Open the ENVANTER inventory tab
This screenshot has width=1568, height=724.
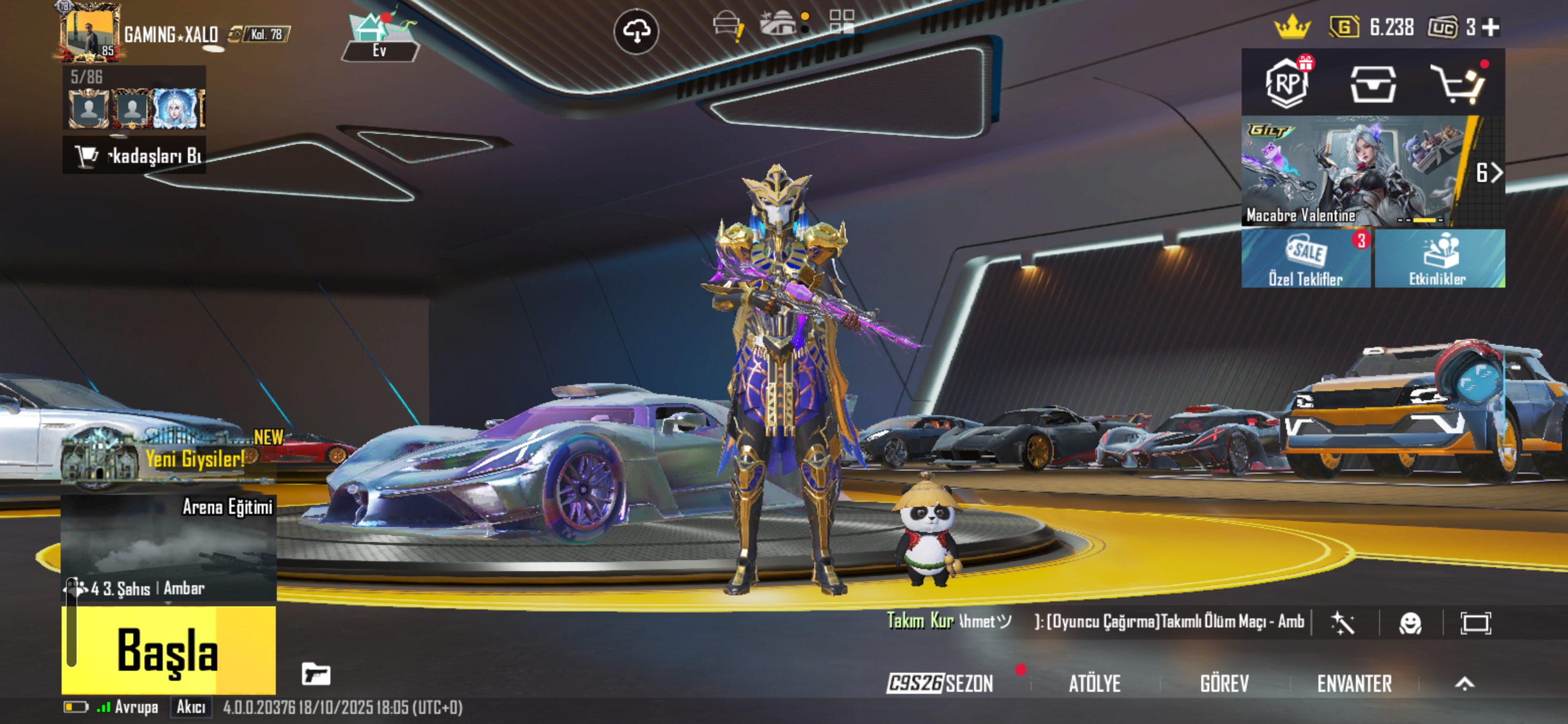(1354, 684)
